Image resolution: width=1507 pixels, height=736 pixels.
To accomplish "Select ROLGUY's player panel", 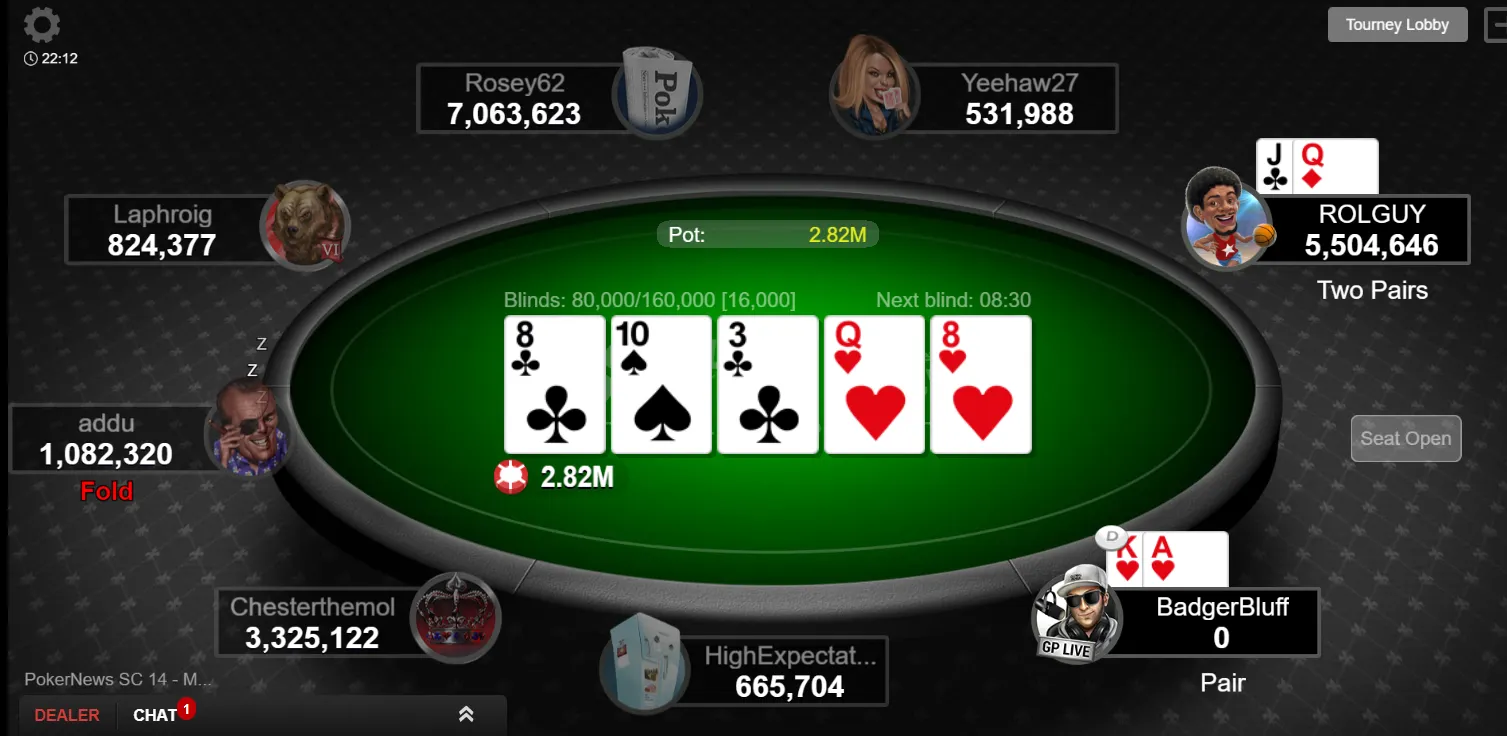I will [x=1370, y=230].
